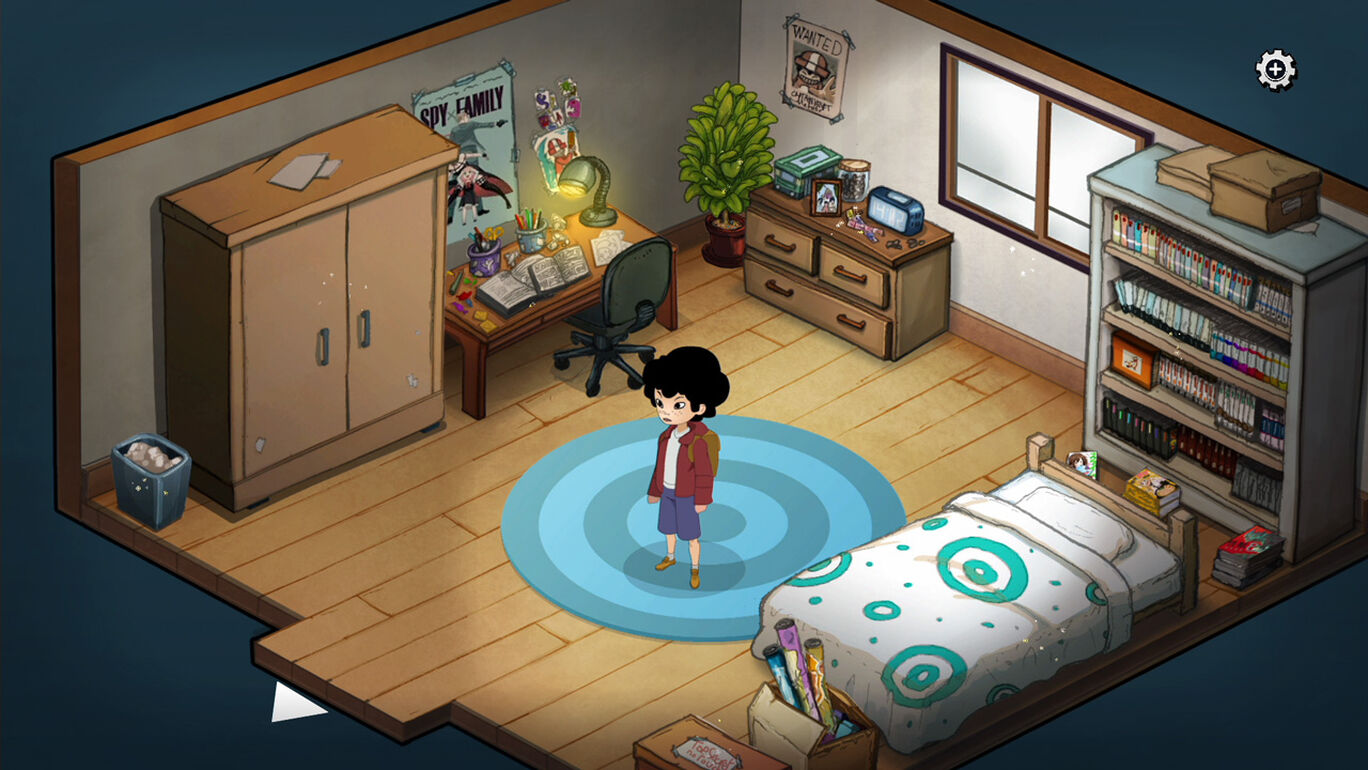The width and height of the screenshot is (1368, 770).
Task: Open the settings gear icon
Action: [x=1275, y=70]
